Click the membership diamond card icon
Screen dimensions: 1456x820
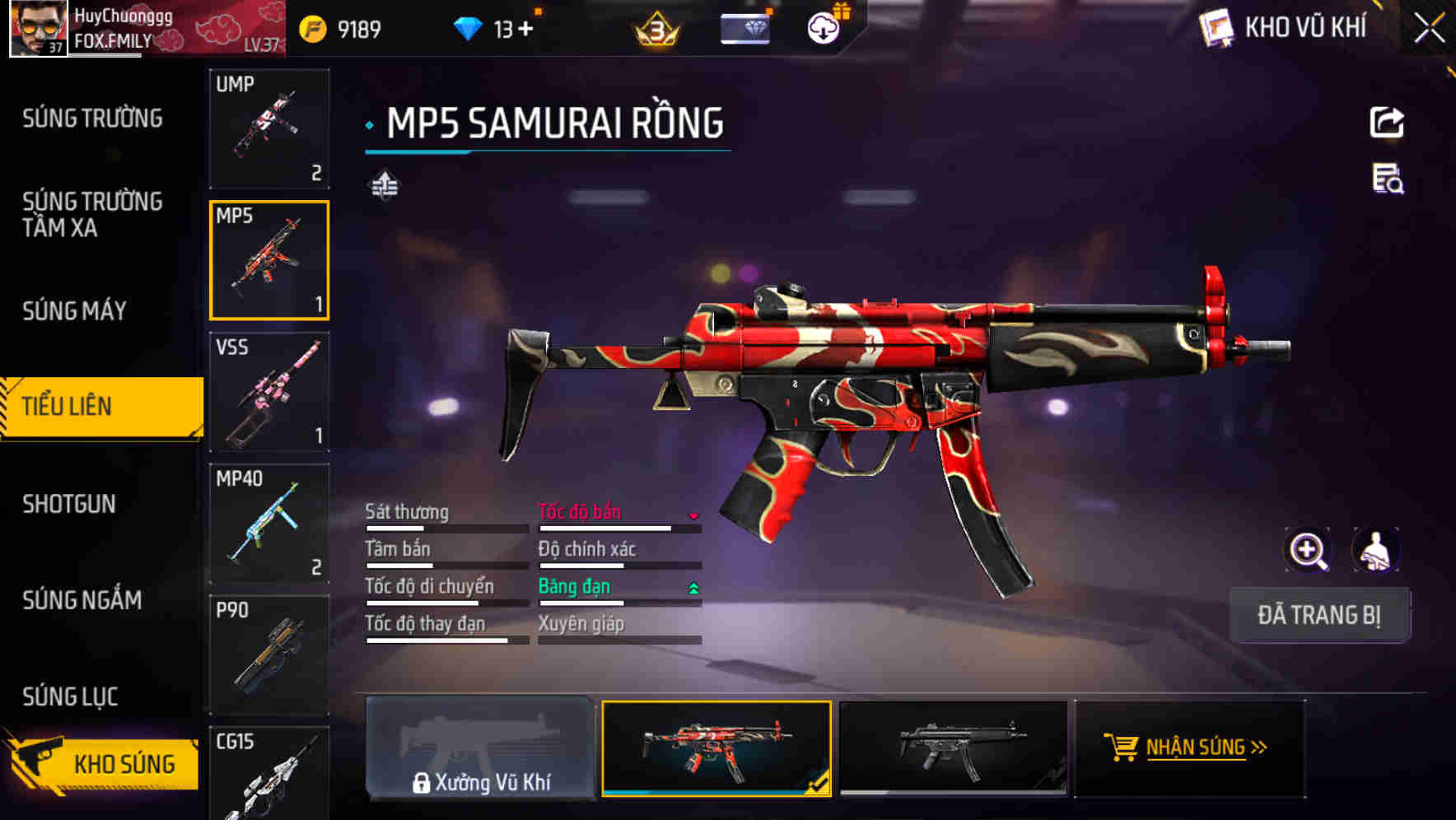pyautogui.click(x=745, y=27)
